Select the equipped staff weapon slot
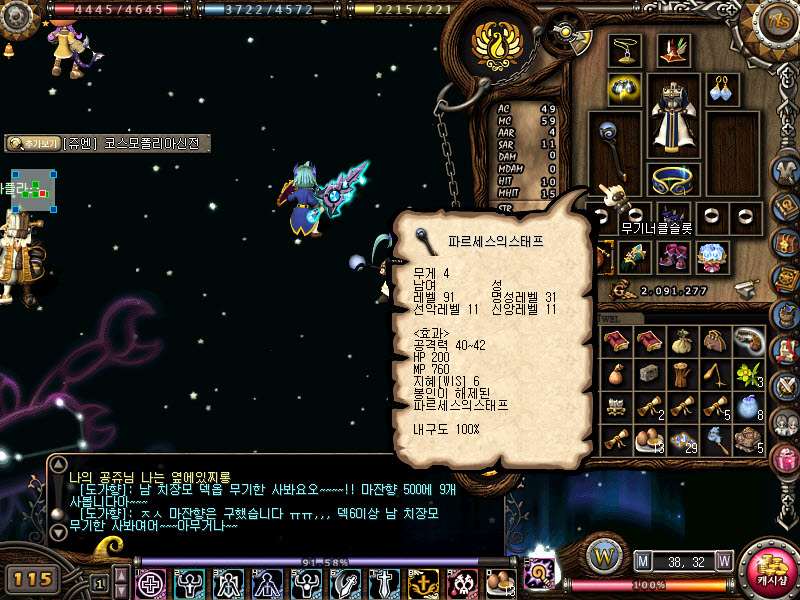Image resolution: width=800 pixels, height=600 pixels. [x=613, y=148]
